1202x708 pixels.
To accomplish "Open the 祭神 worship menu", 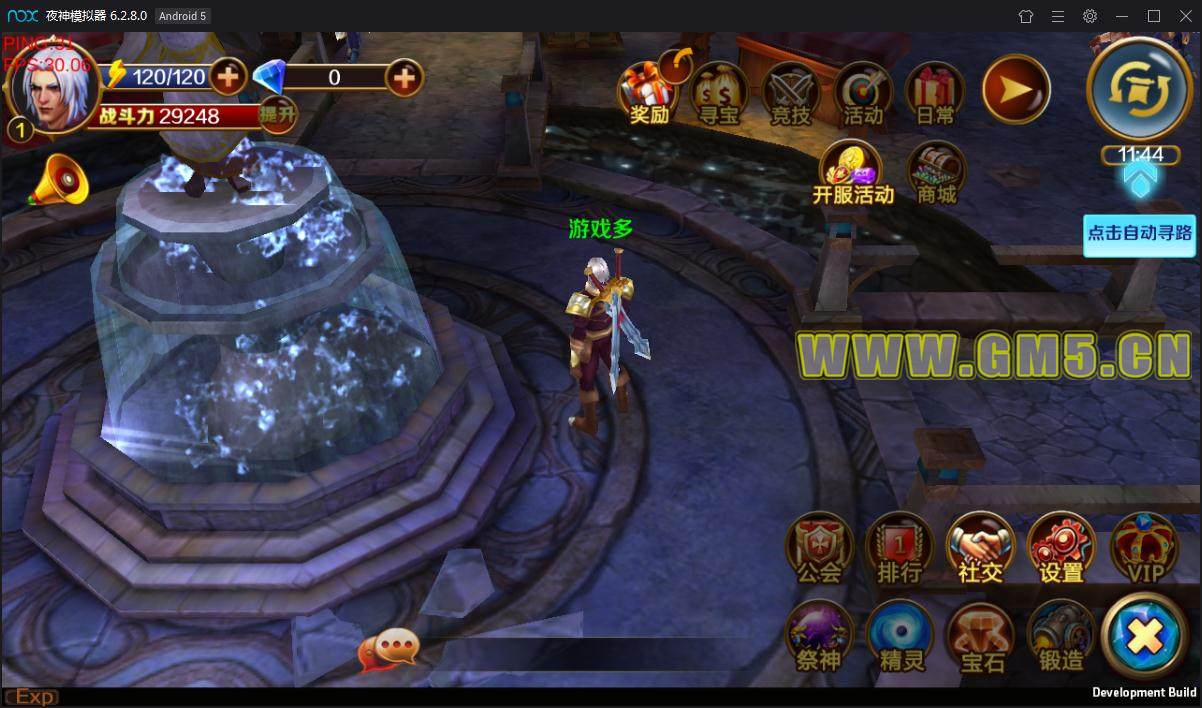I will tap(819, 637).
